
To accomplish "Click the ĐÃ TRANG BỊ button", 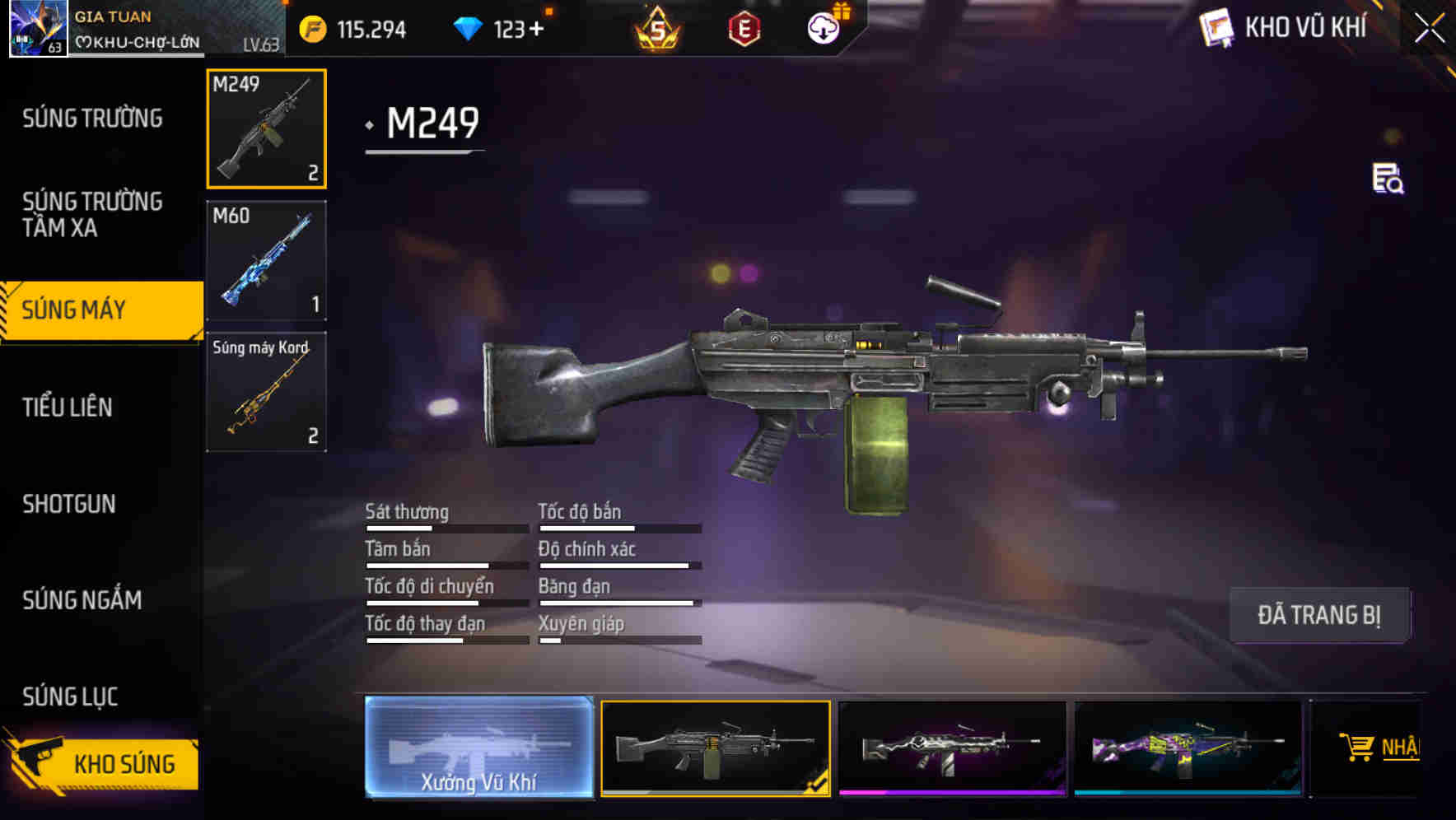I will (x=1319, y=615).
